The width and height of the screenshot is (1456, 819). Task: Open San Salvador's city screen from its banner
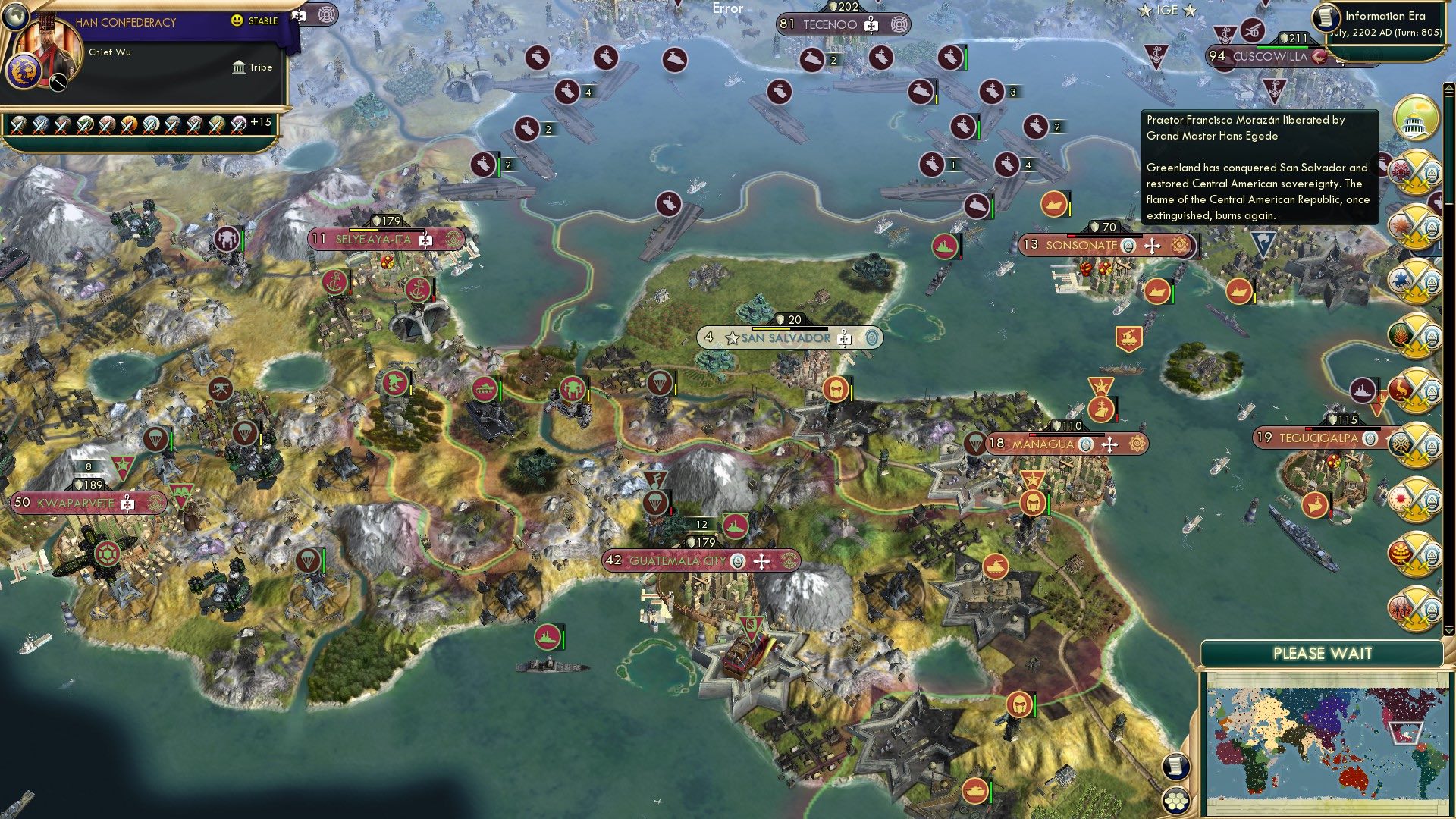click(x=785, y=337)
